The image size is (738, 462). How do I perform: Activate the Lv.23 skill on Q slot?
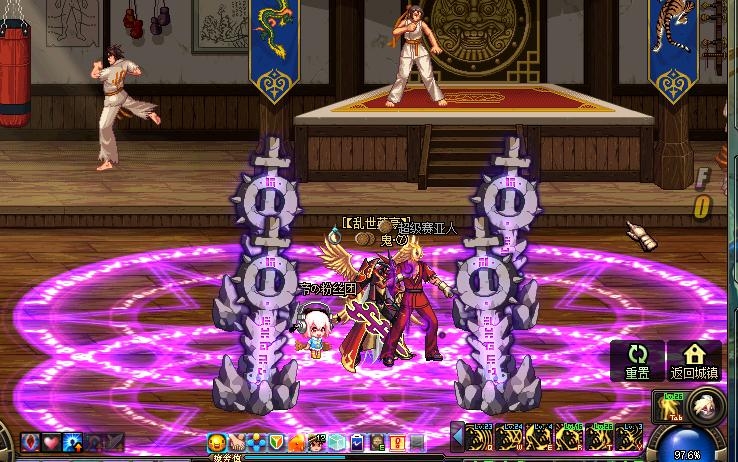coord(481,438)
